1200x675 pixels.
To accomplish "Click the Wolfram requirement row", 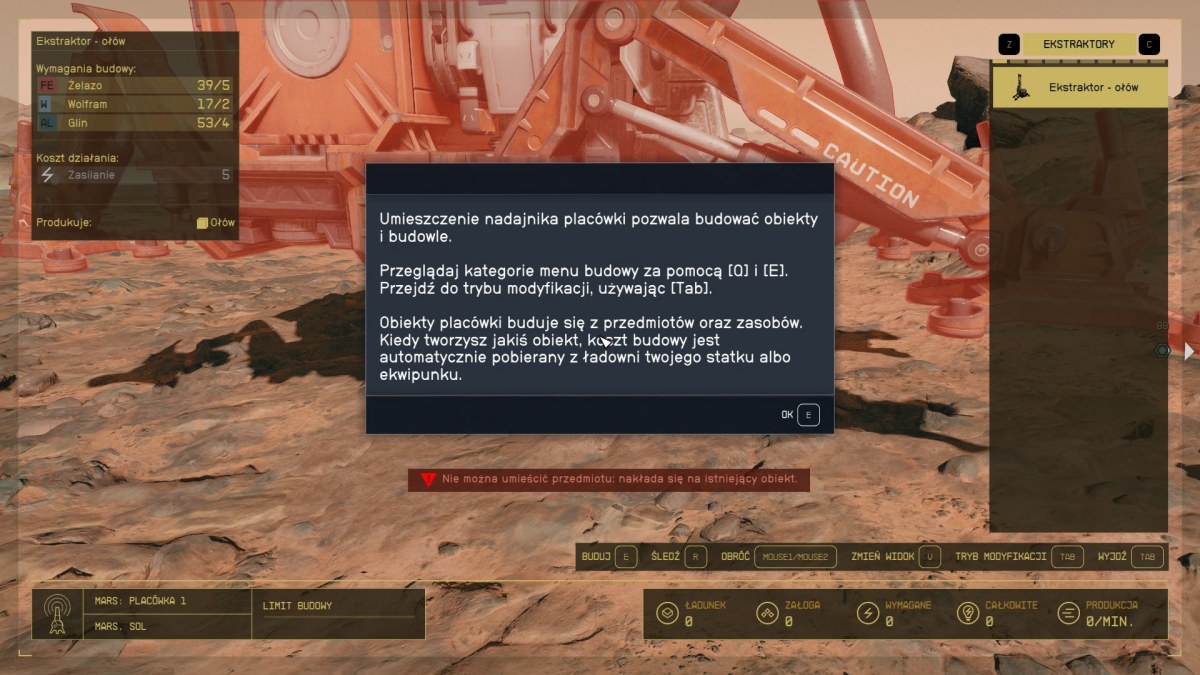I will pos(134,104).
